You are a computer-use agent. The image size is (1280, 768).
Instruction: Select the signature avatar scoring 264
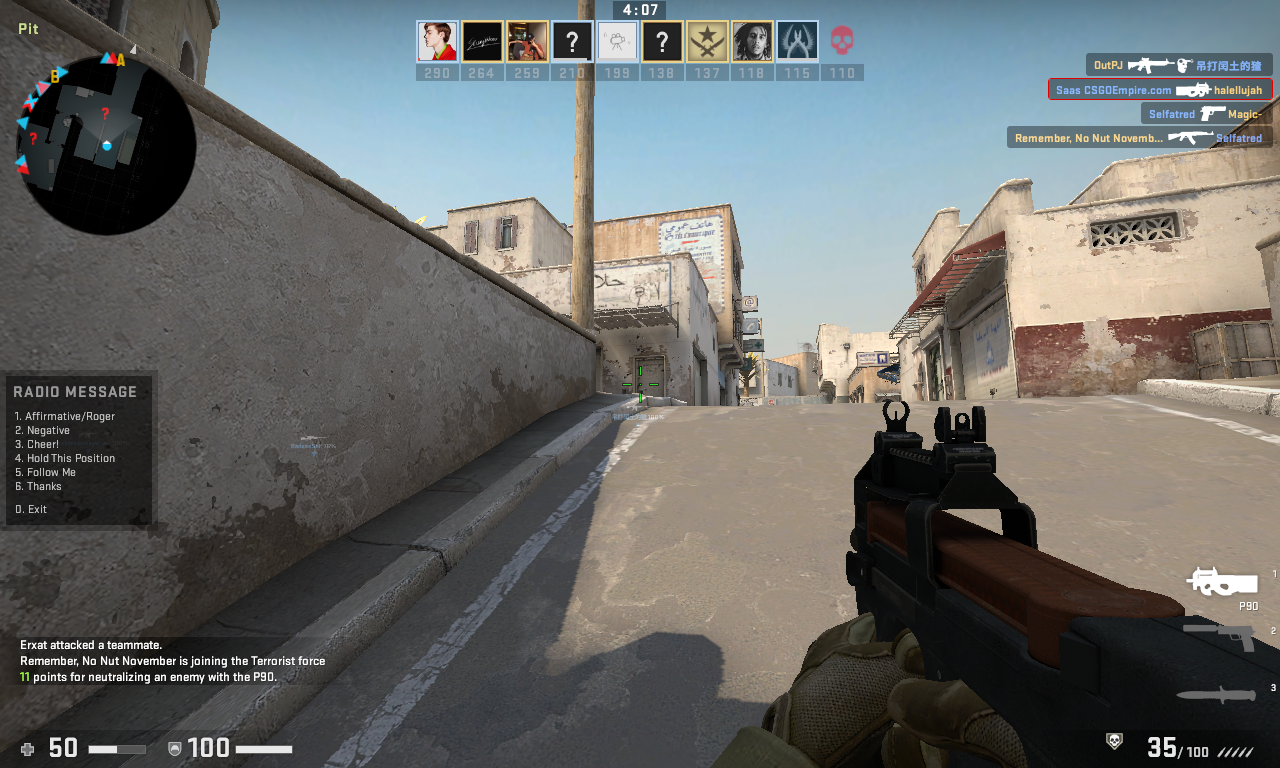coord(482,42)
